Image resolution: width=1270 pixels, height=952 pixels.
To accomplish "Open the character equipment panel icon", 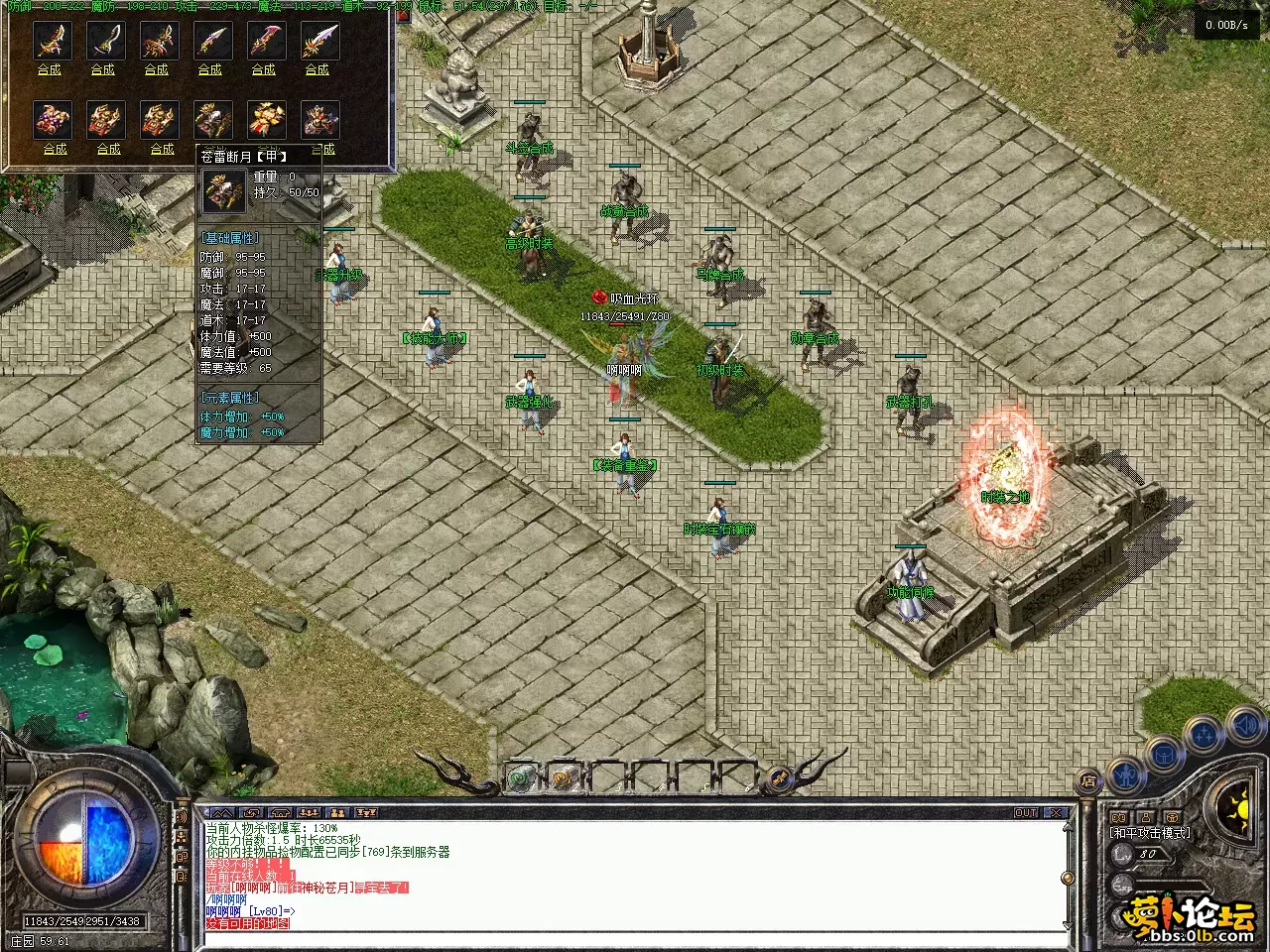I will (1126, 773).
